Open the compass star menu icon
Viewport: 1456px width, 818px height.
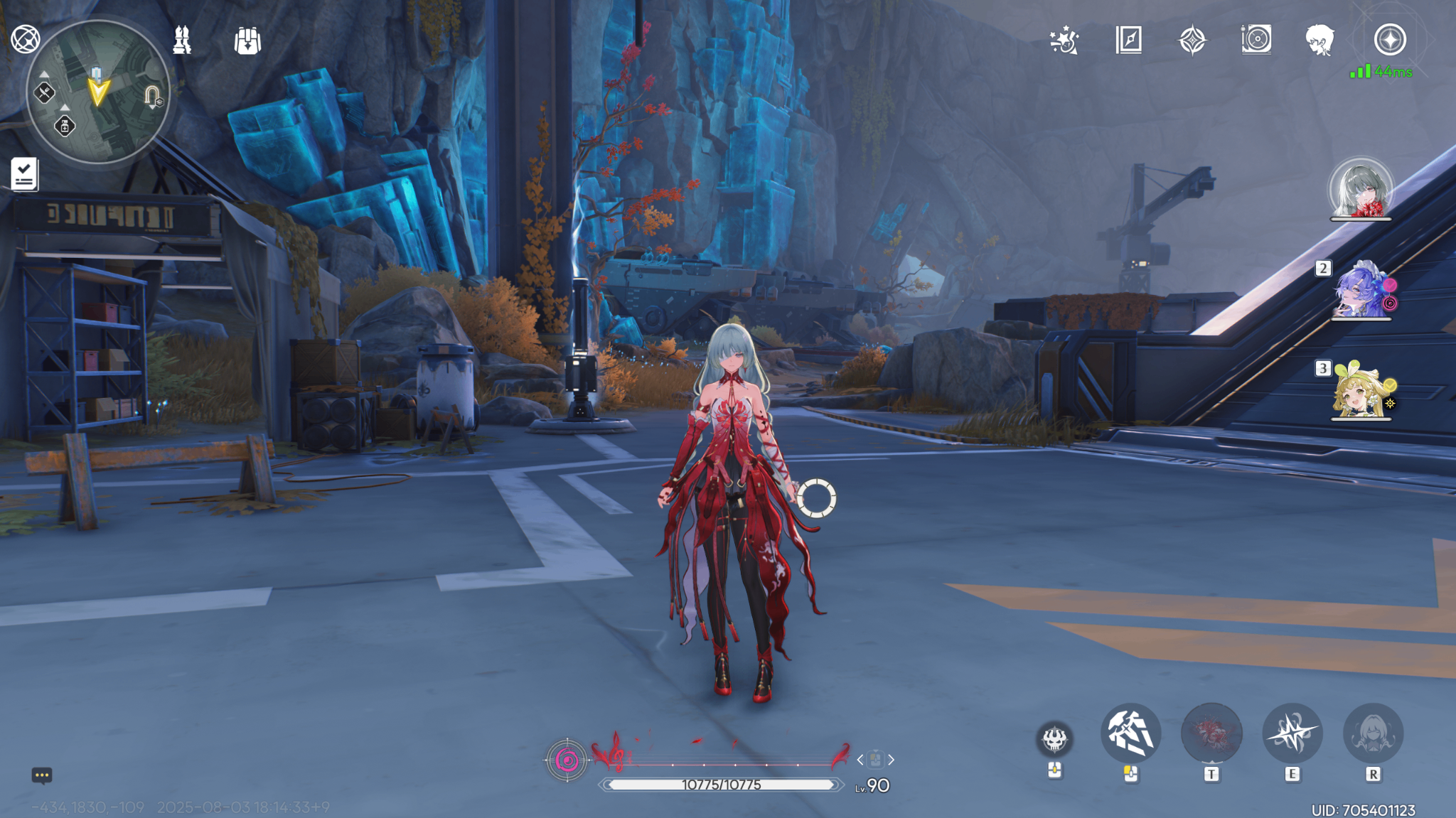(1390, 40)
